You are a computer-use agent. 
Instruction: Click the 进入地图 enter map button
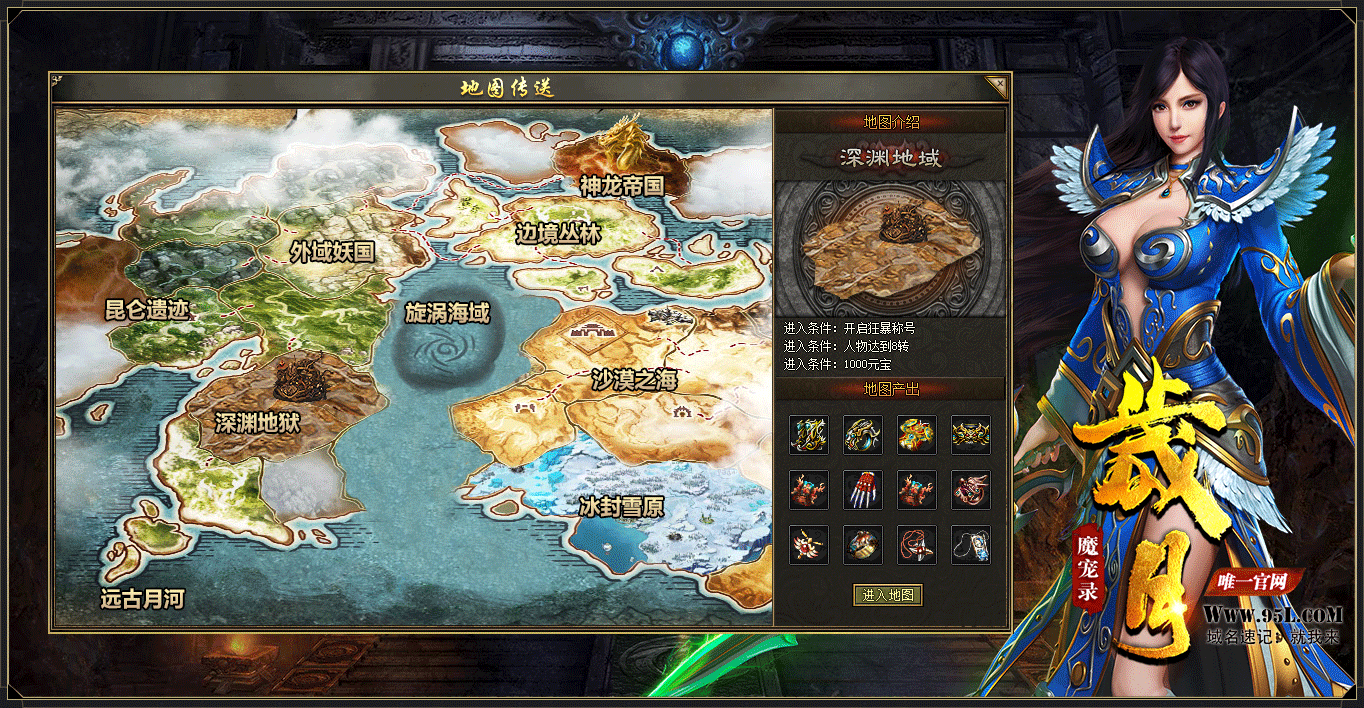click(888, 595)
